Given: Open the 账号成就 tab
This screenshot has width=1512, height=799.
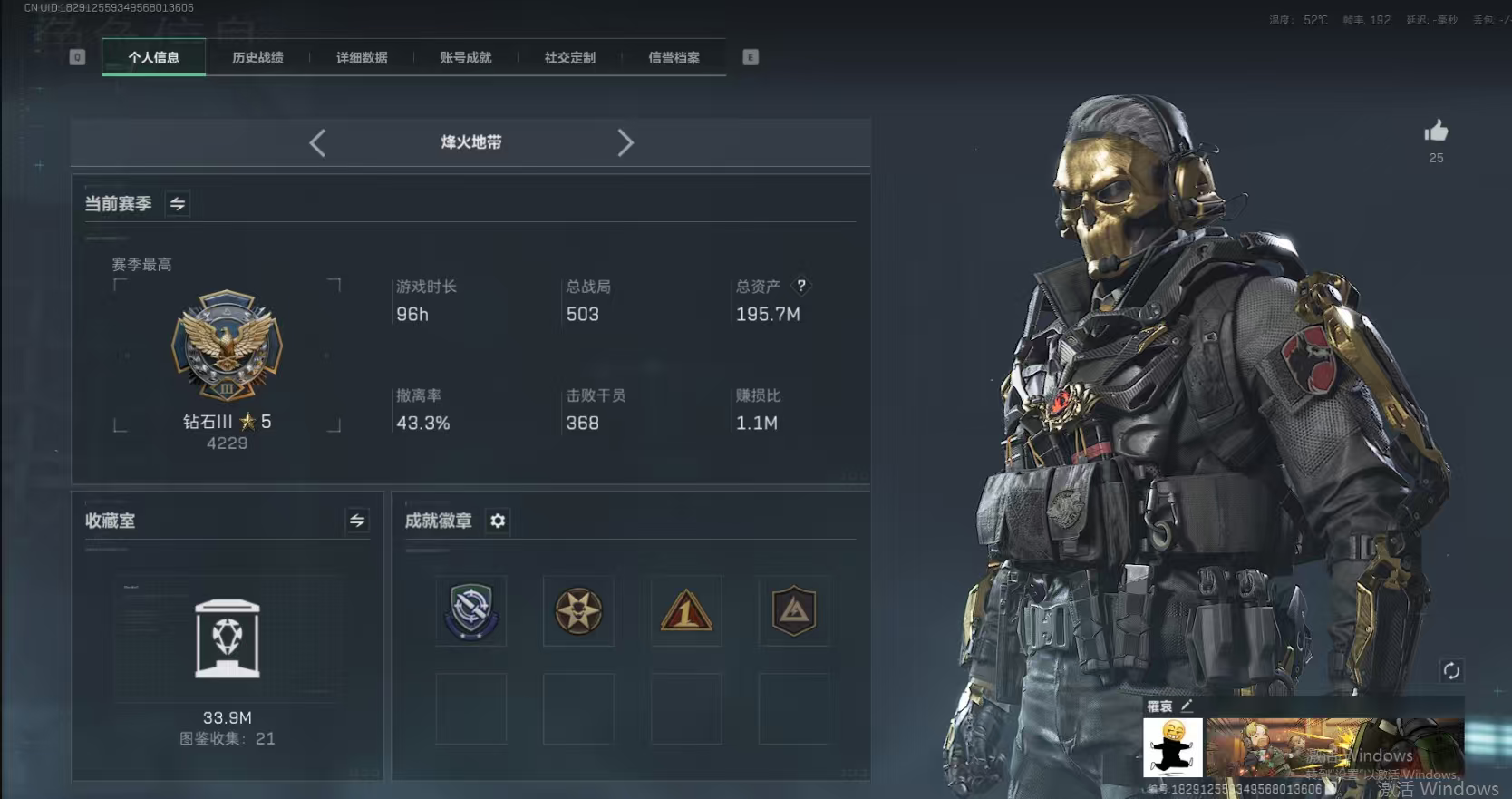Looking at the screenshot, I should click(464, 57).
